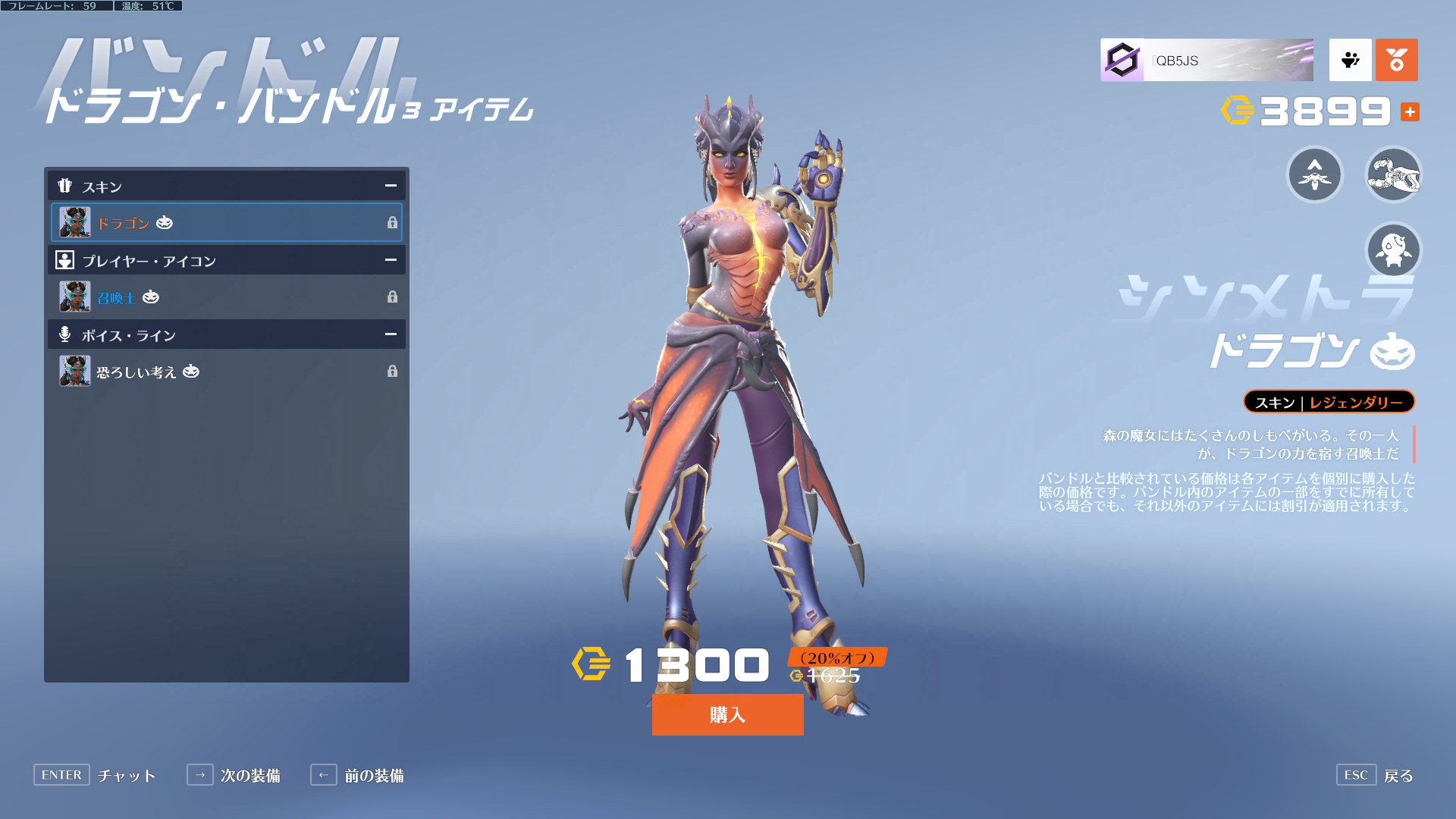
Task: Add more coins with the plus button
Action: click(1410, 112)
